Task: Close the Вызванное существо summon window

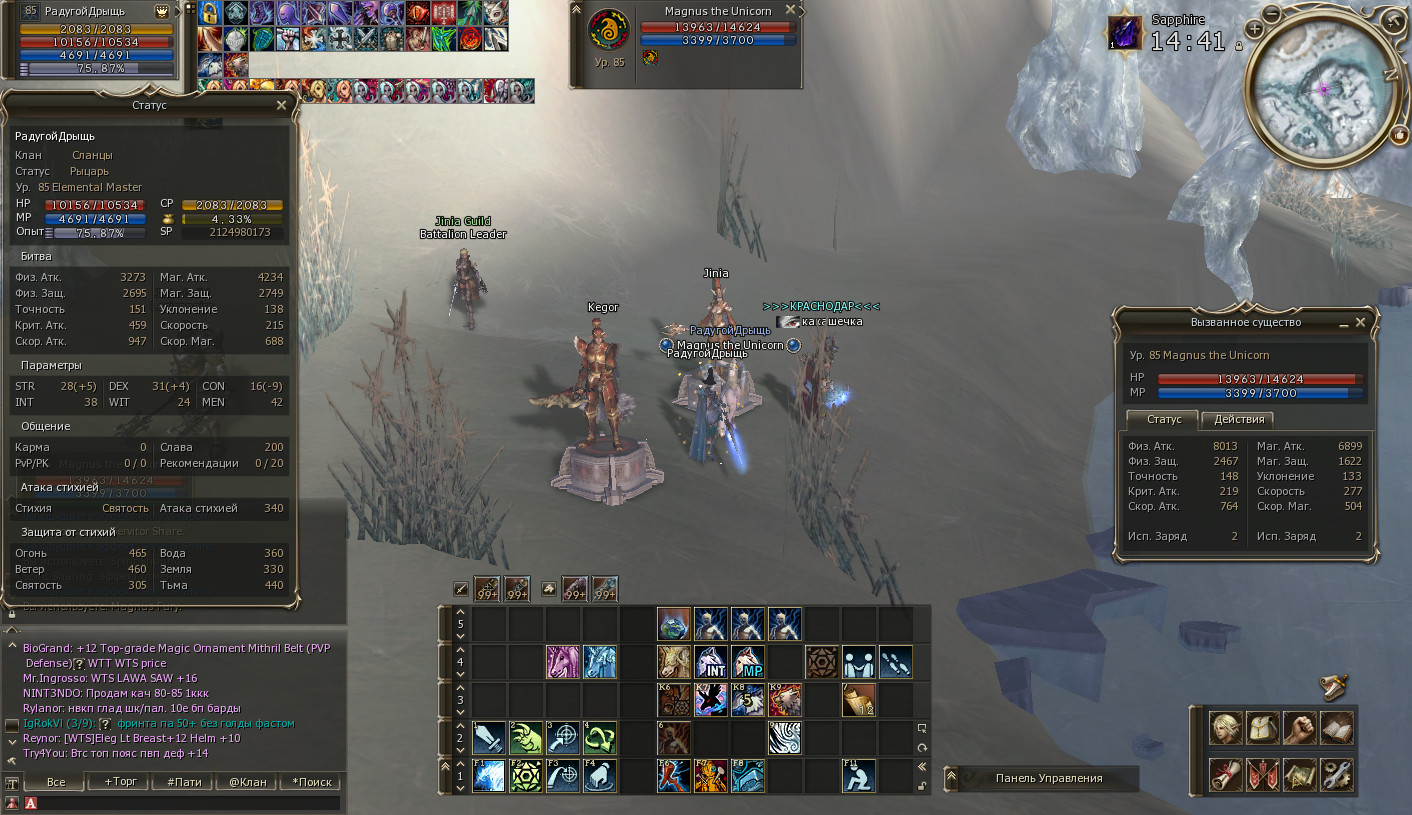Action: (1360, 323)
